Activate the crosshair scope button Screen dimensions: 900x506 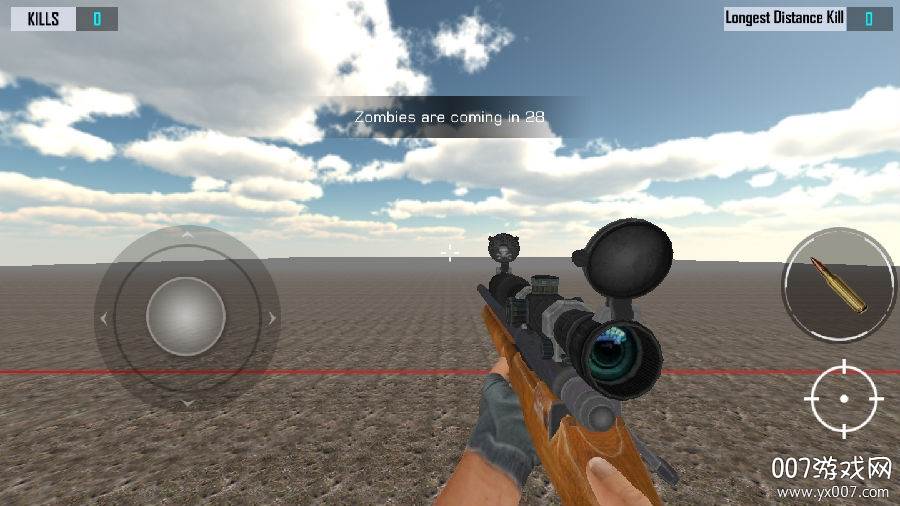click(x=844, y=398)
